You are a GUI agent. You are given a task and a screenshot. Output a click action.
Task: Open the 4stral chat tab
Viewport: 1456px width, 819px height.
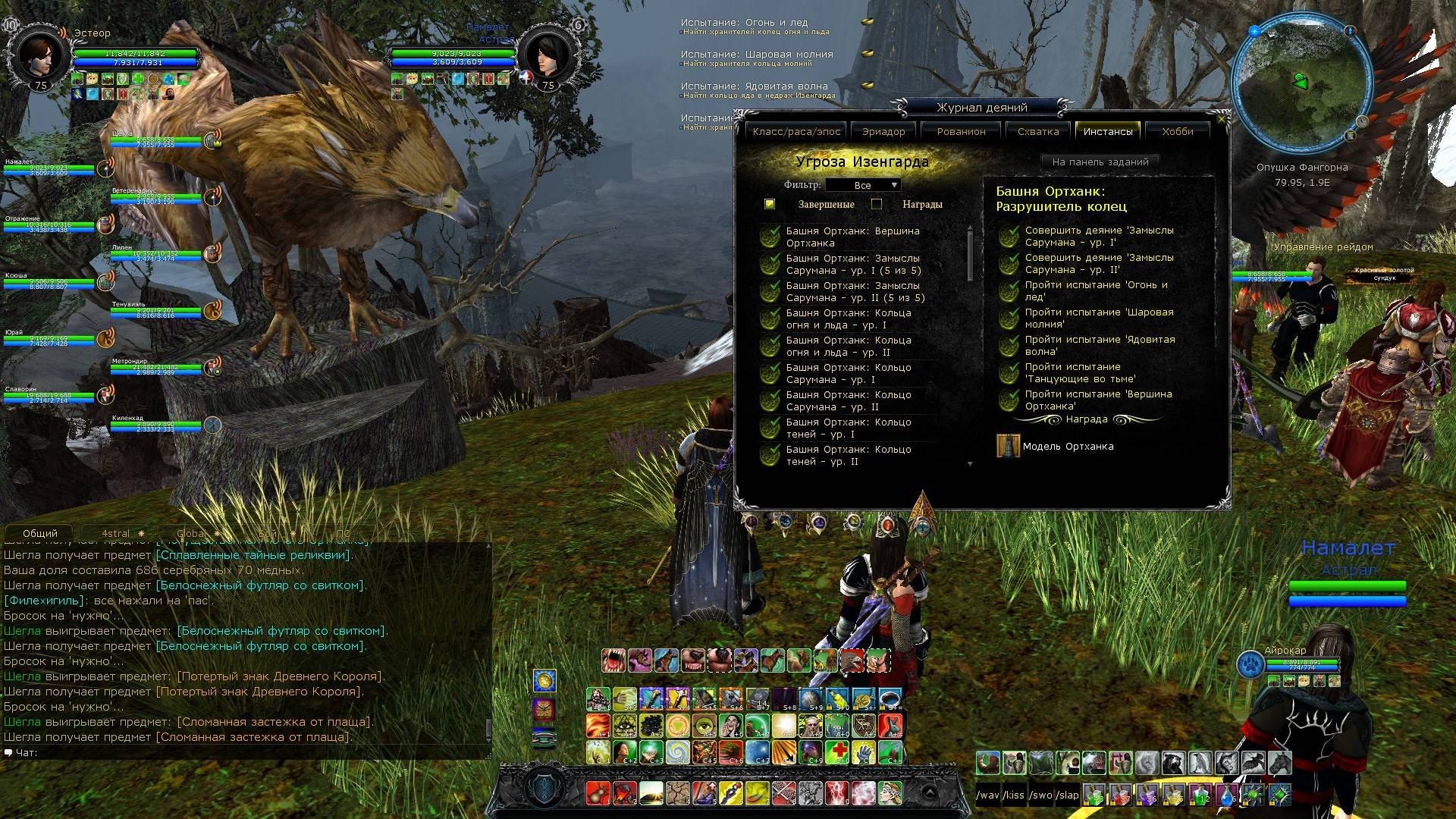[116, 533]
